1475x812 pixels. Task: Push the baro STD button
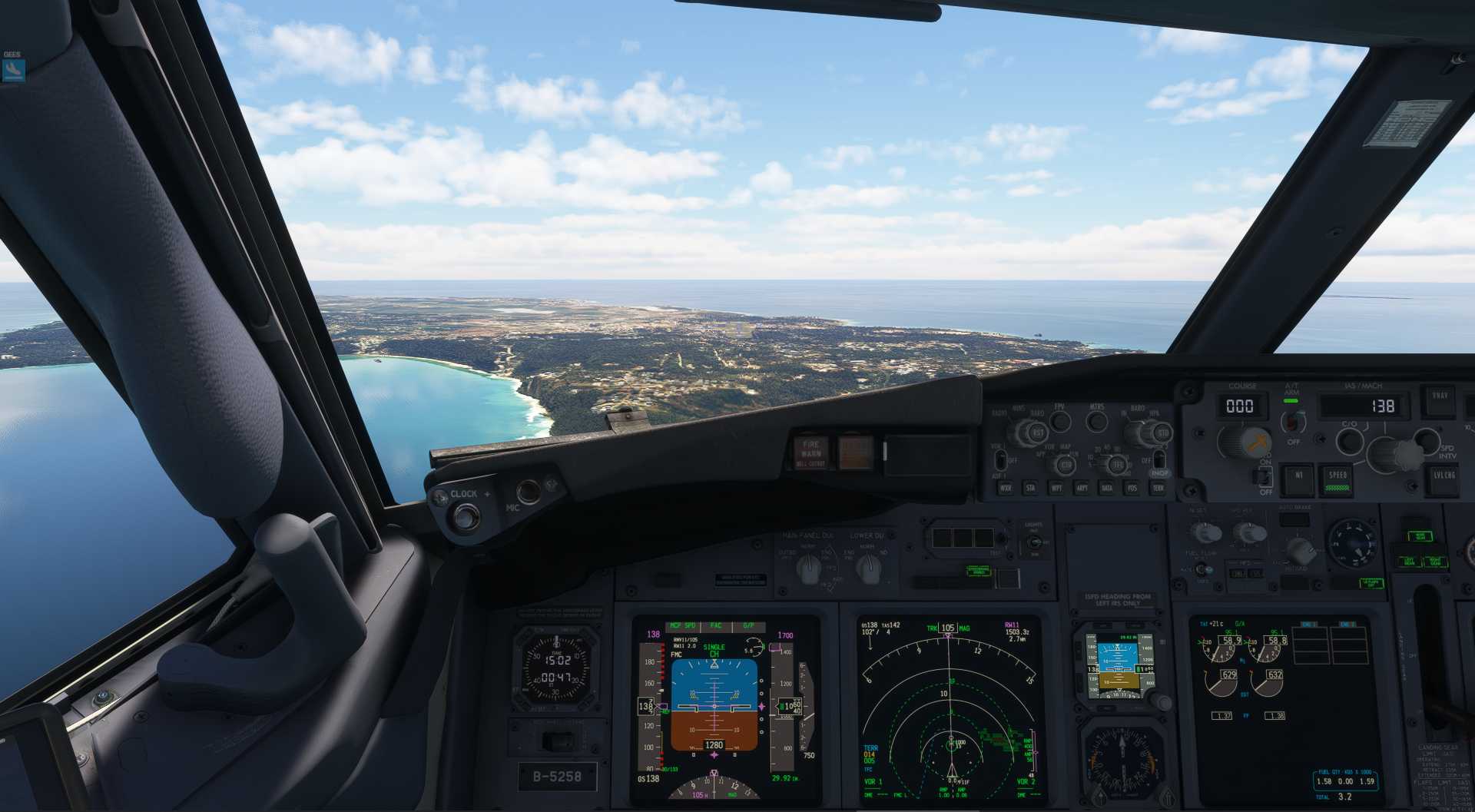(1162, 433)
